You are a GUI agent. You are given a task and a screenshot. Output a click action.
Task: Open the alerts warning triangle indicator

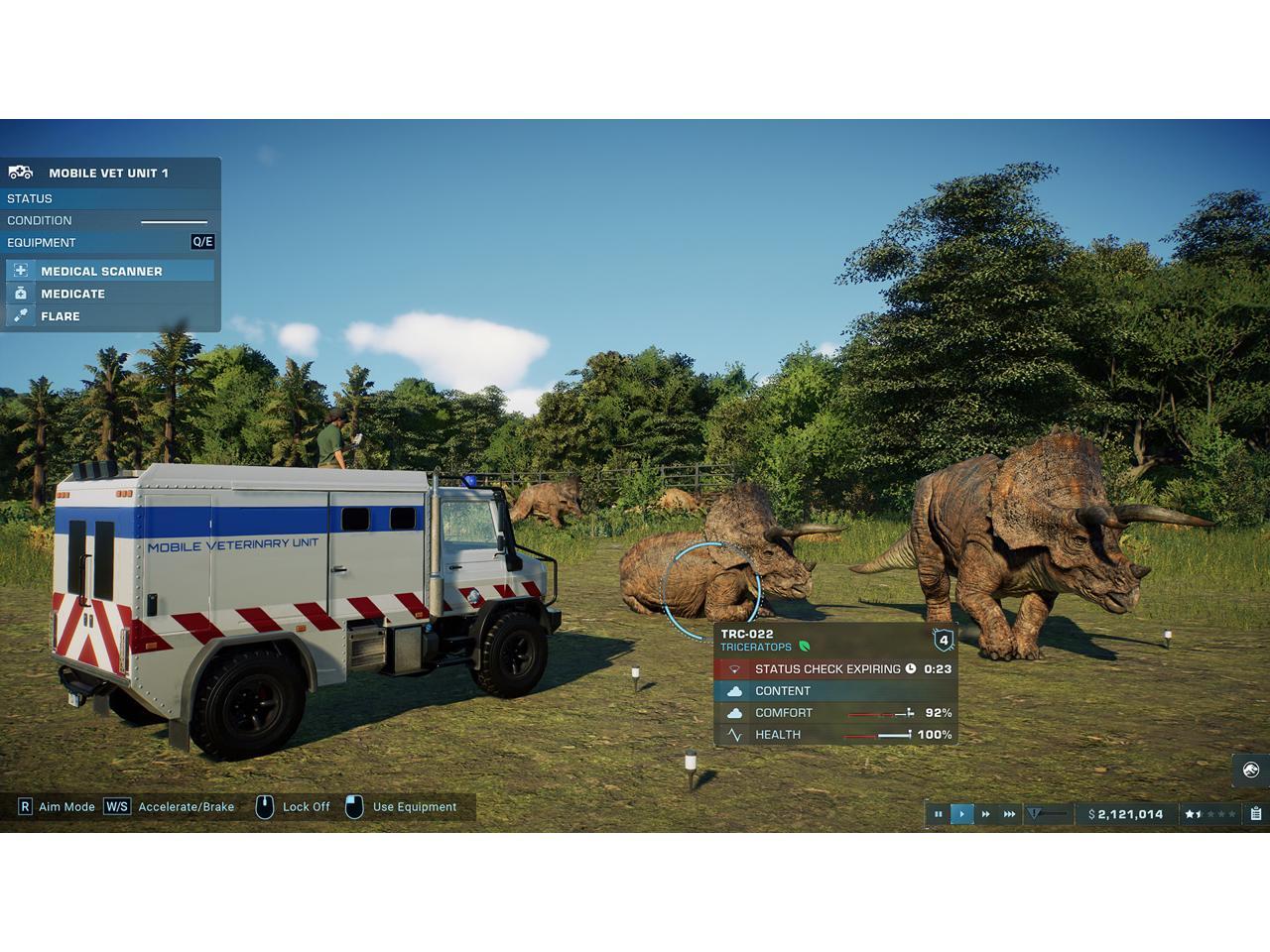click(1035, 814)
